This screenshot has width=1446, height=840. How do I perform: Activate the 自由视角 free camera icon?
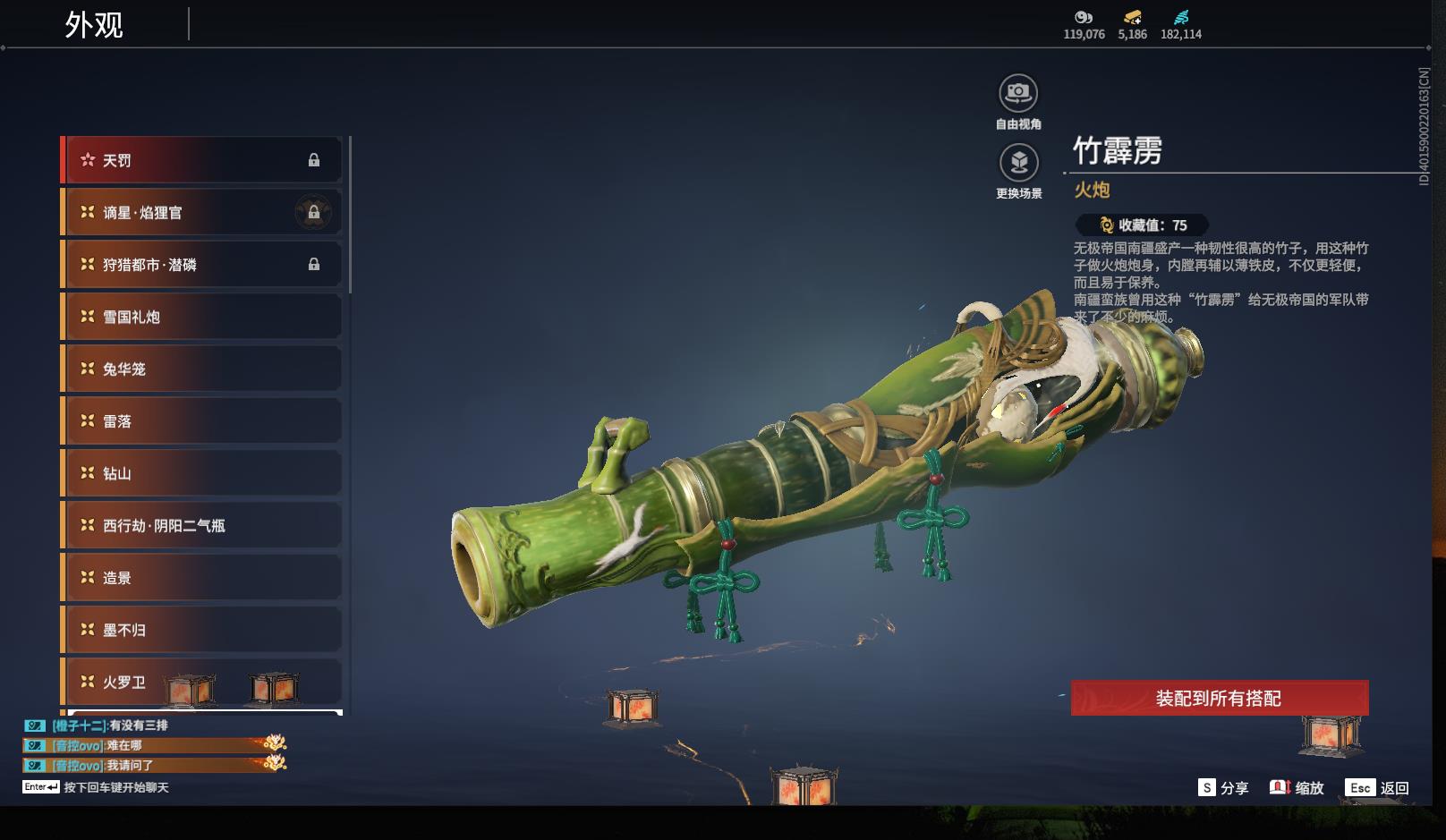point(1018,94)
